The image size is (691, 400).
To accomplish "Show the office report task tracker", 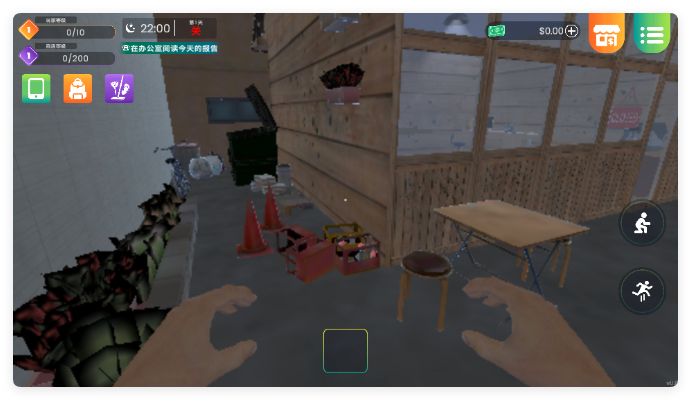I will click(170, 48).
